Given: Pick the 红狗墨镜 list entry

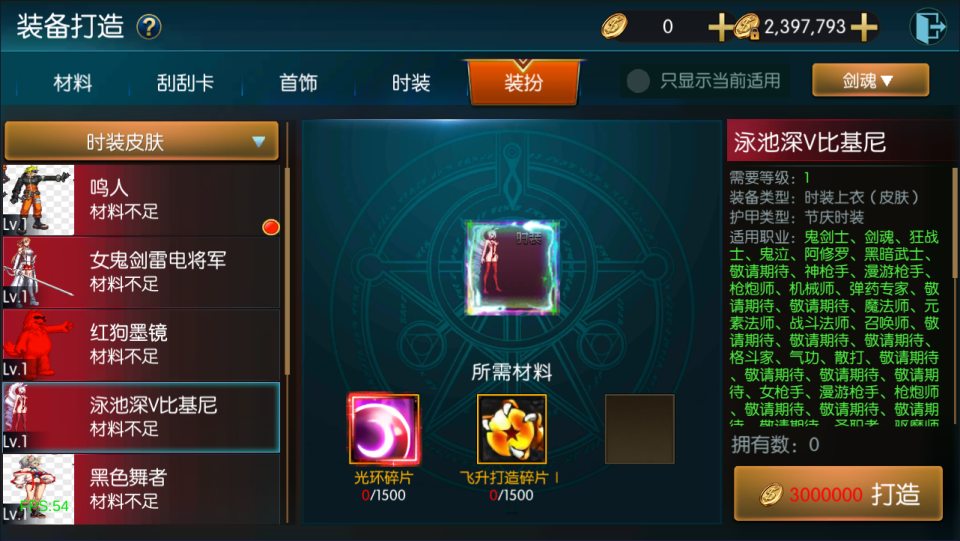Looking at the screenshot, I should tap(141, 343).
